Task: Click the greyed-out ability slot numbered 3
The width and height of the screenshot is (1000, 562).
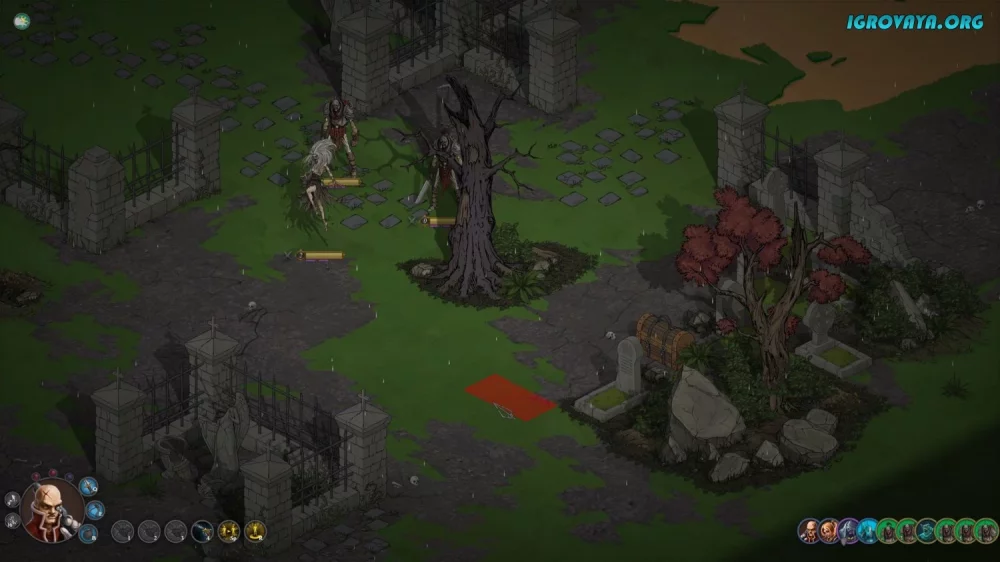Action: click(175, 531)
